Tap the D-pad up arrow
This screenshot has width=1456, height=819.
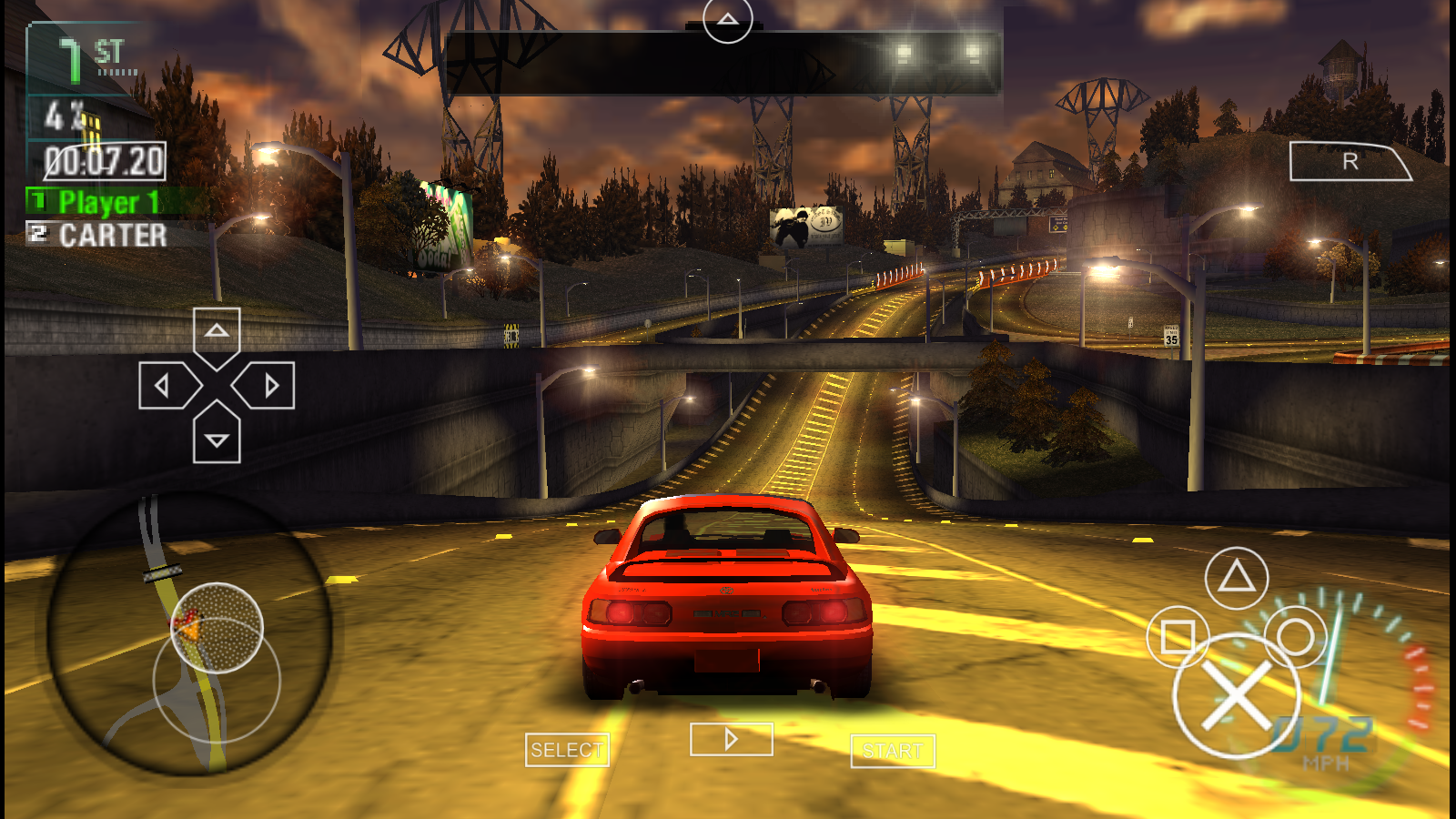point(217,333)
